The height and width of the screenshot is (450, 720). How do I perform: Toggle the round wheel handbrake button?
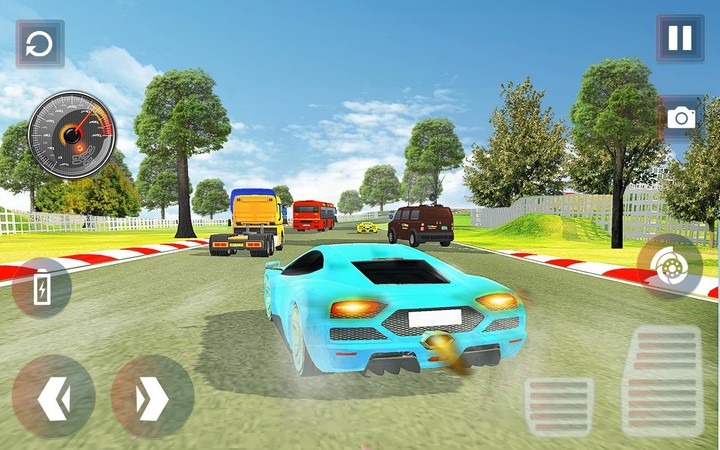pyautogui.click(x=669, y=268)
